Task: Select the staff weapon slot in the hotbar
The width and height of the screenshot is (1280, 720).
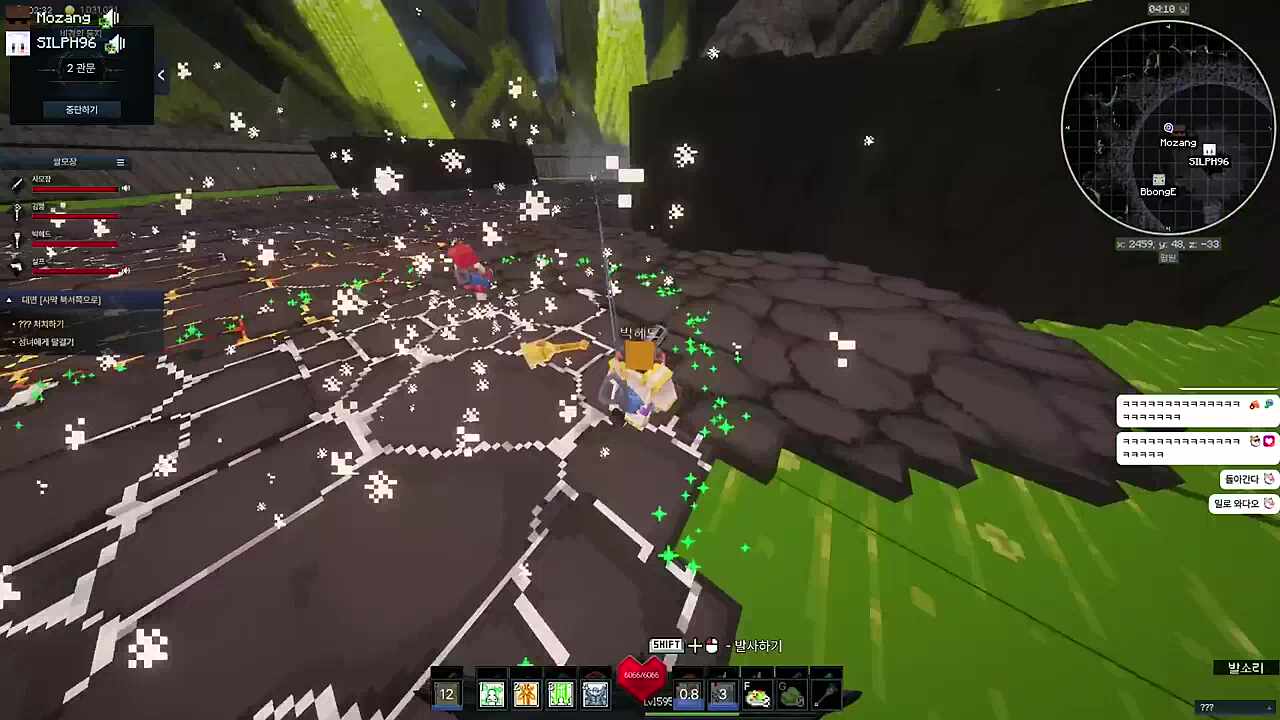Action: click(x=825, y=694)
